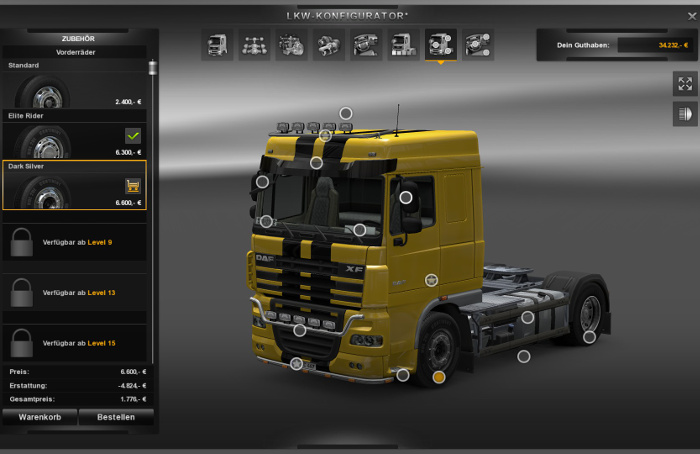The height and width of the screenshot is (454, 700).
Task: Choose the Elite Rider wheel entry
Action: point(74,141)
